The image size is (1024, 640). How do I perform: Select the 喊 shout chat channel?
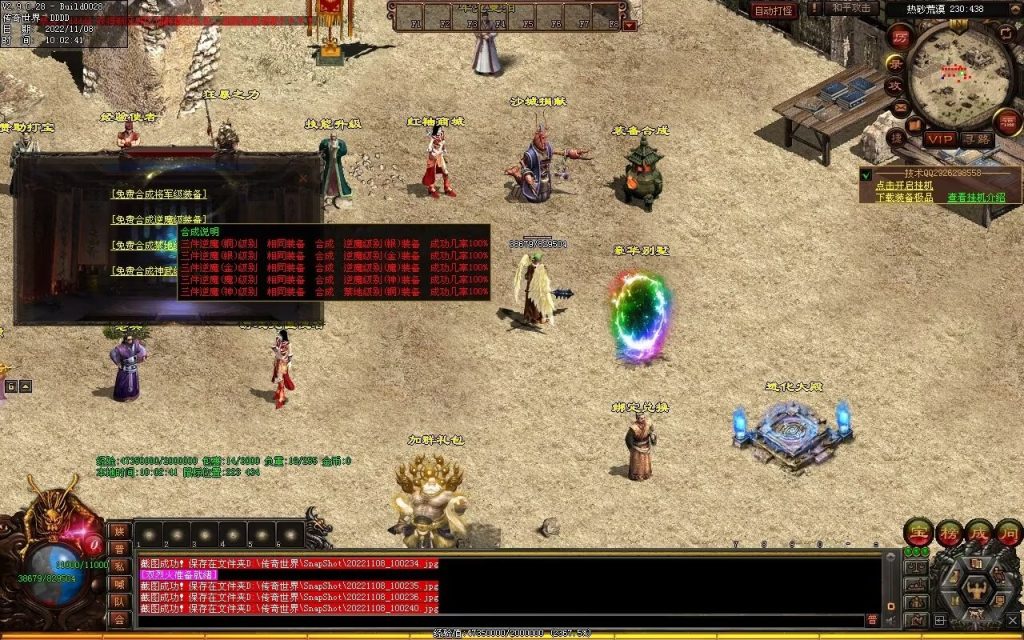click(x=119, y=584)
